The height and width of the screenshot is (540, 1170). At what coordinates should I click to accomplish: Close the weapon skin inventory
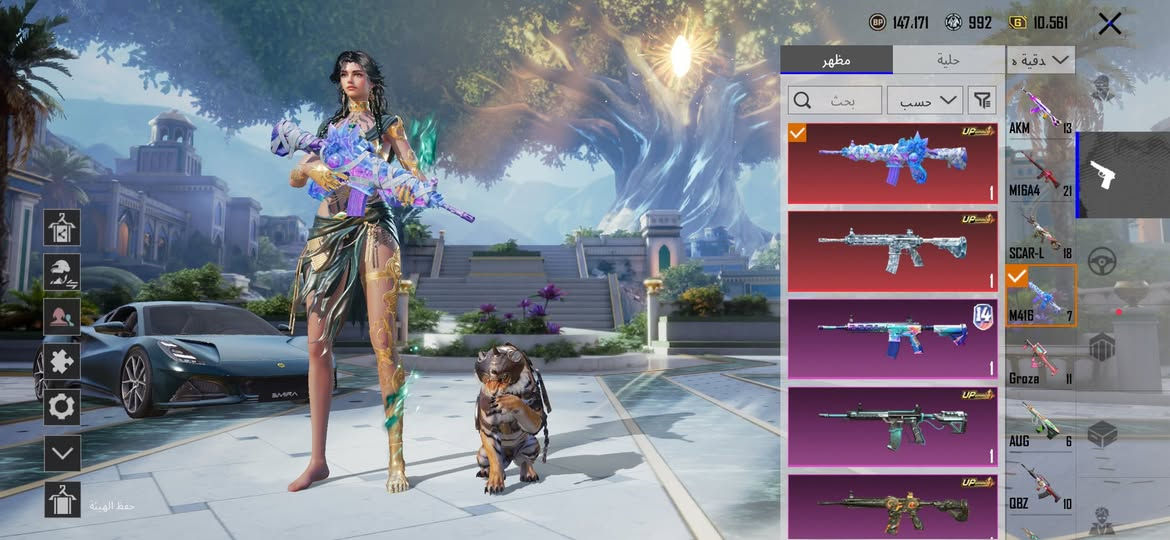point(1109,24)
